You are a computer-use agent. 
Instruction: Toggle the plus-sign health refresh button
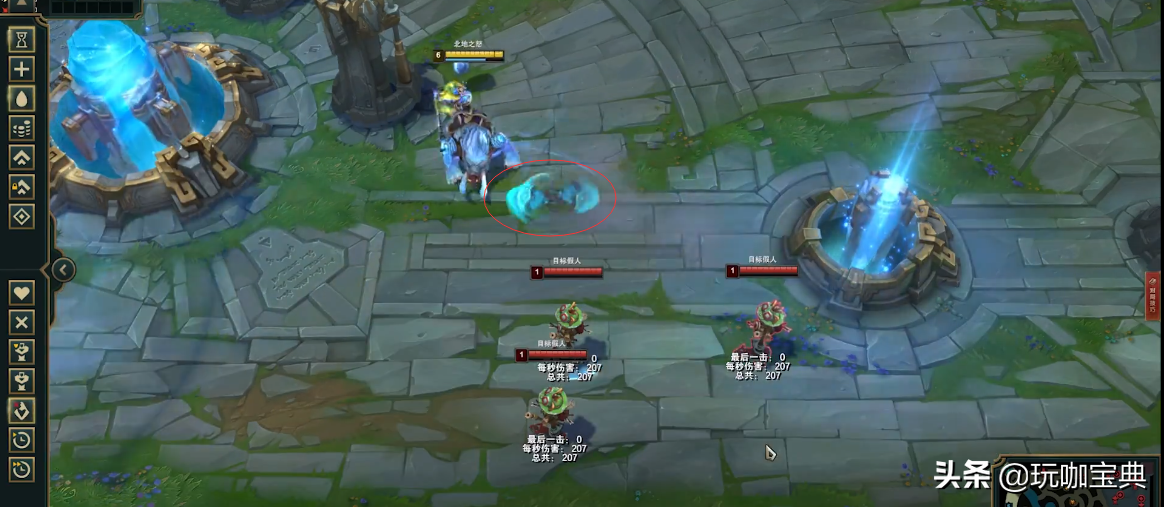click(22, 69)
